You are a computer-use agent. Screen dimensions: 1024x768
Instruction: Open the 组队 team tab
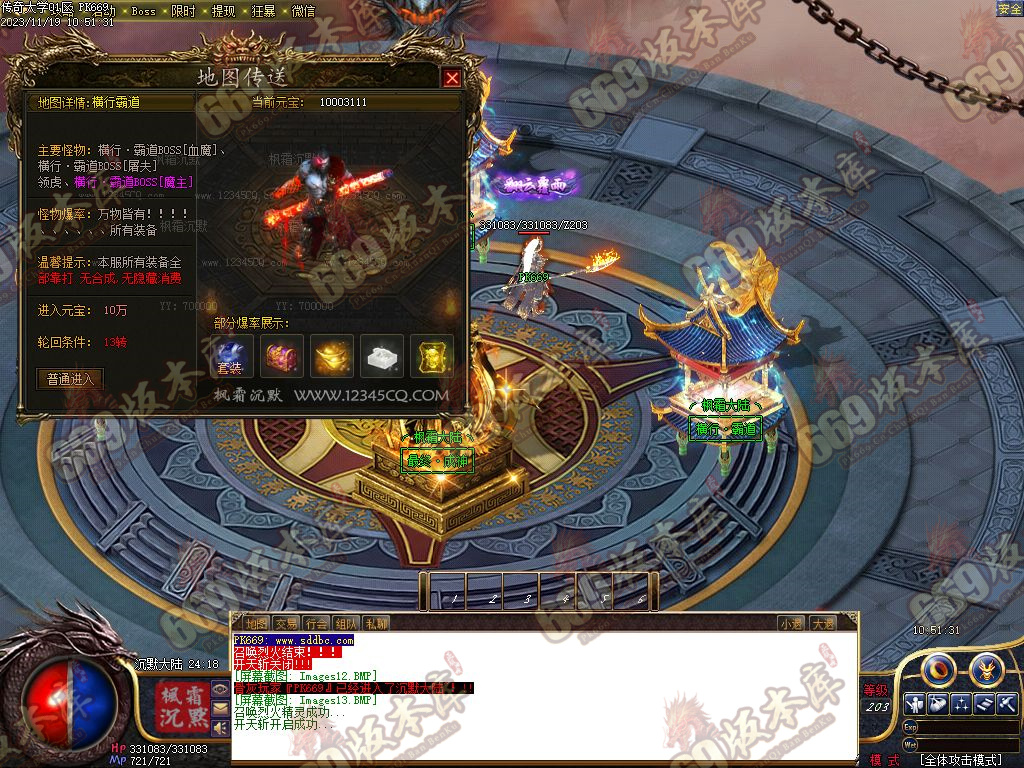[x=346, y=623]
